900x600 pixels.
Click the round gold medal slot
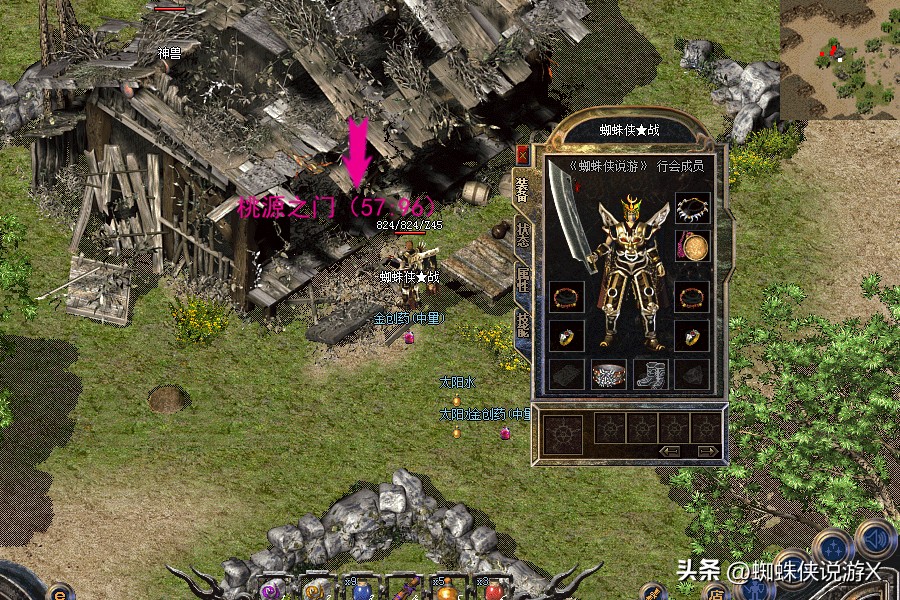pyautogui.click(x=691, y=246)
